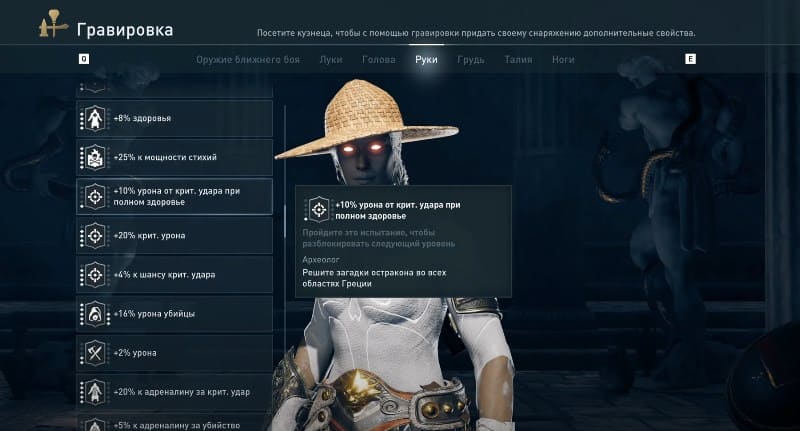Select the +2% урона engraving
The height and width of the screenshot is (431, 800).
click(x=175, y=352)
